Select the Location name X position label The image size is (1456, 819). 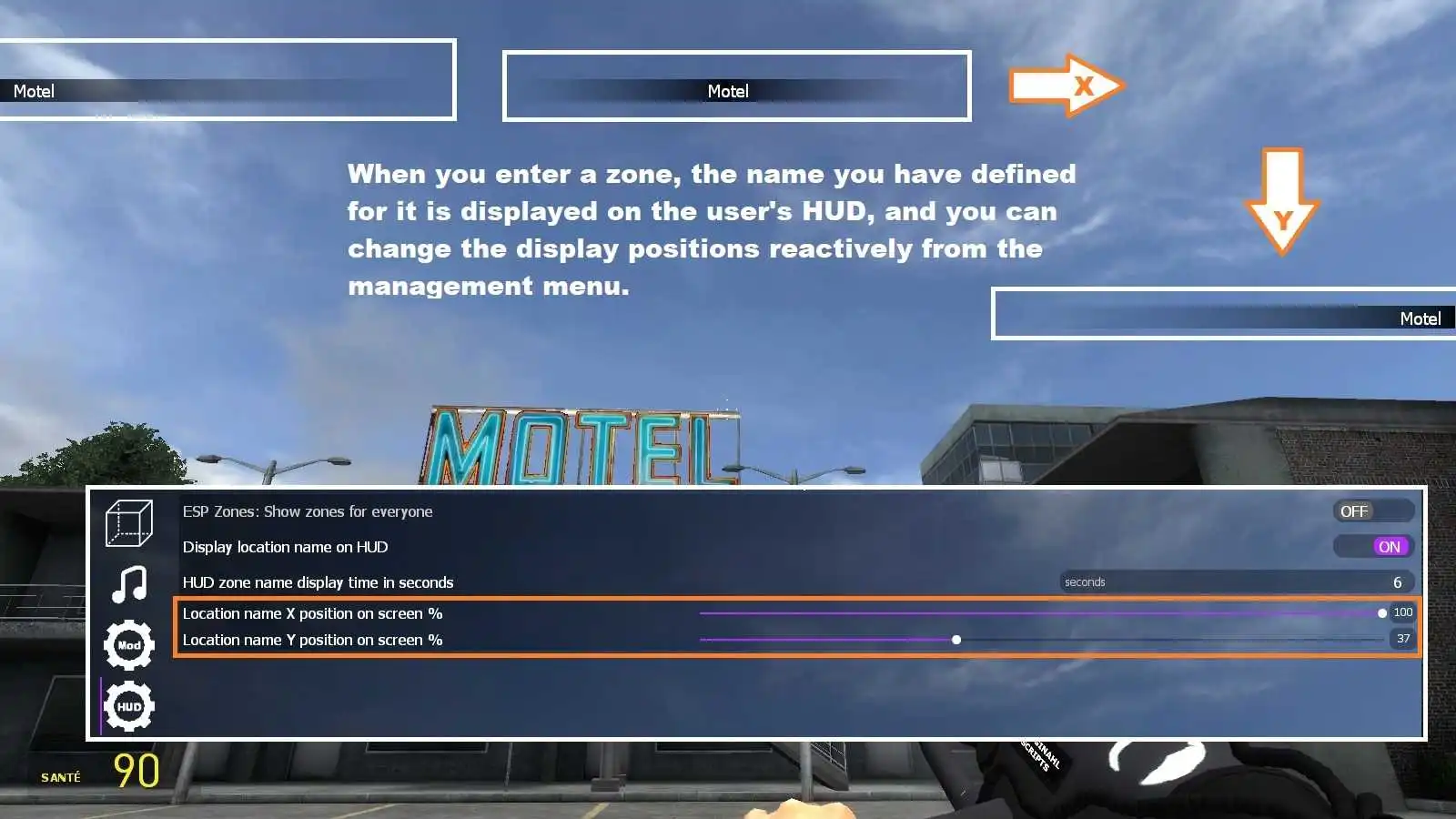pos(313,613)
